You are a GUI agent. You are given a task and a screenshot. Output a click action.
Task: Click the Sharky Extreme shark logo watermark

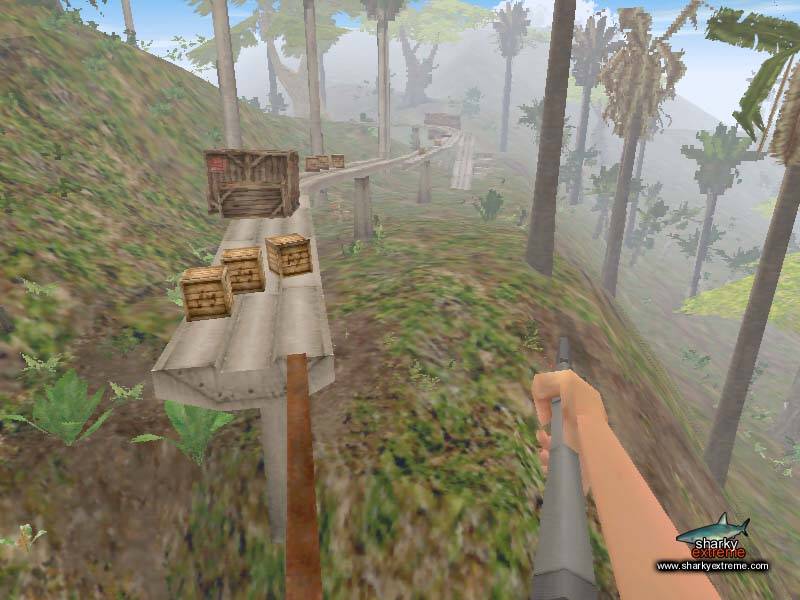(711, 537)
